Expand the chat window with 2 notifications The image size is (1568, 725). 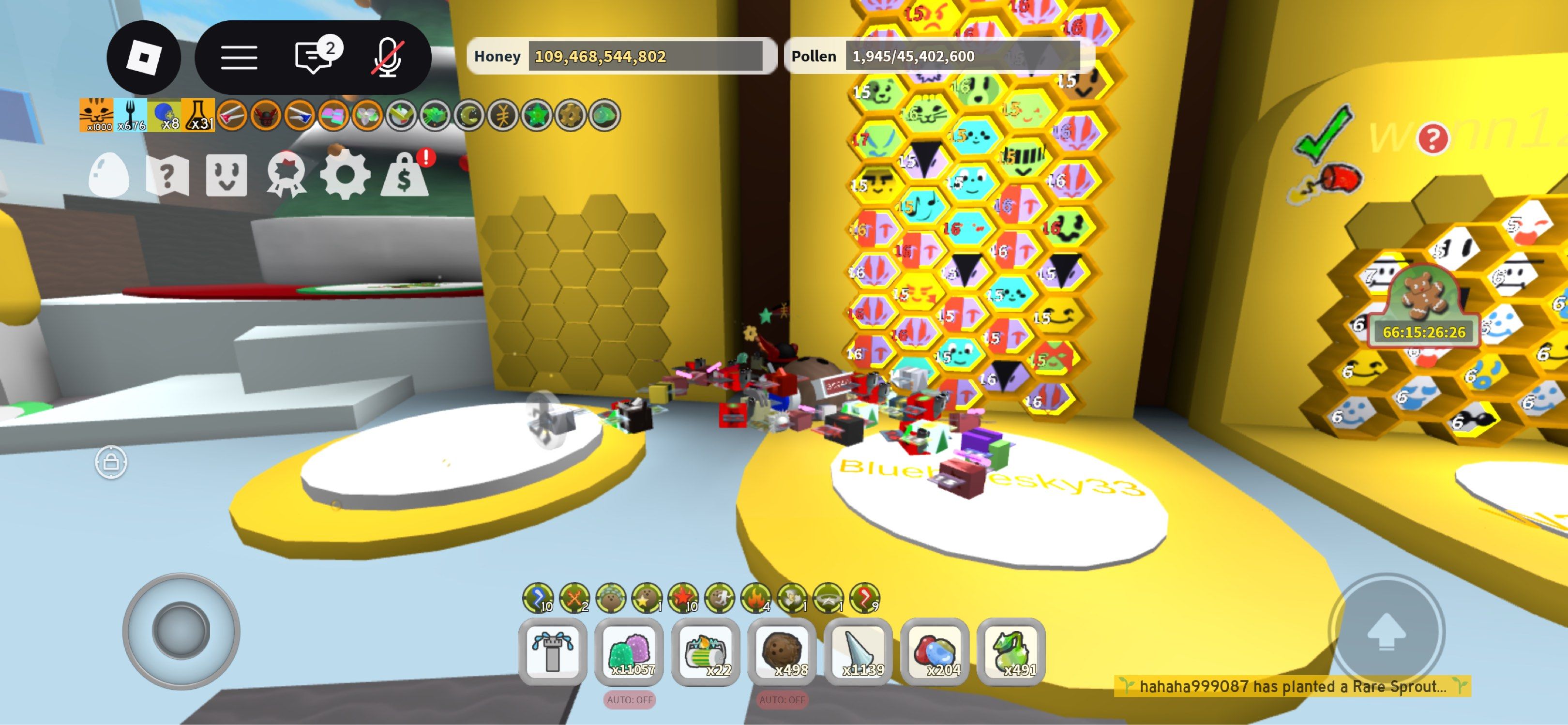[x=312, y=57]
